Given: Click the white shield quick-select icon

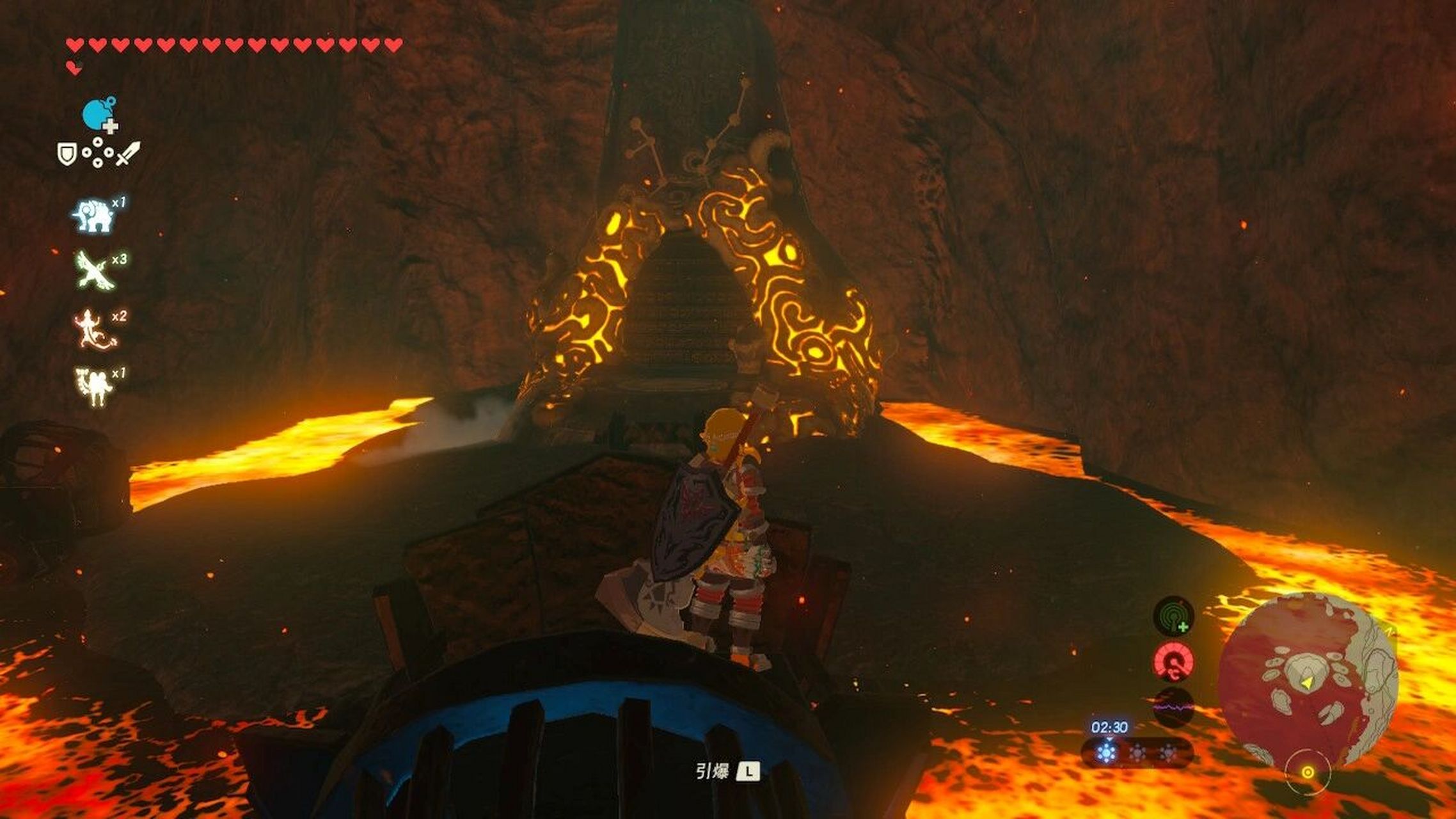Looking at the screenshot, I should coord(67,154).
